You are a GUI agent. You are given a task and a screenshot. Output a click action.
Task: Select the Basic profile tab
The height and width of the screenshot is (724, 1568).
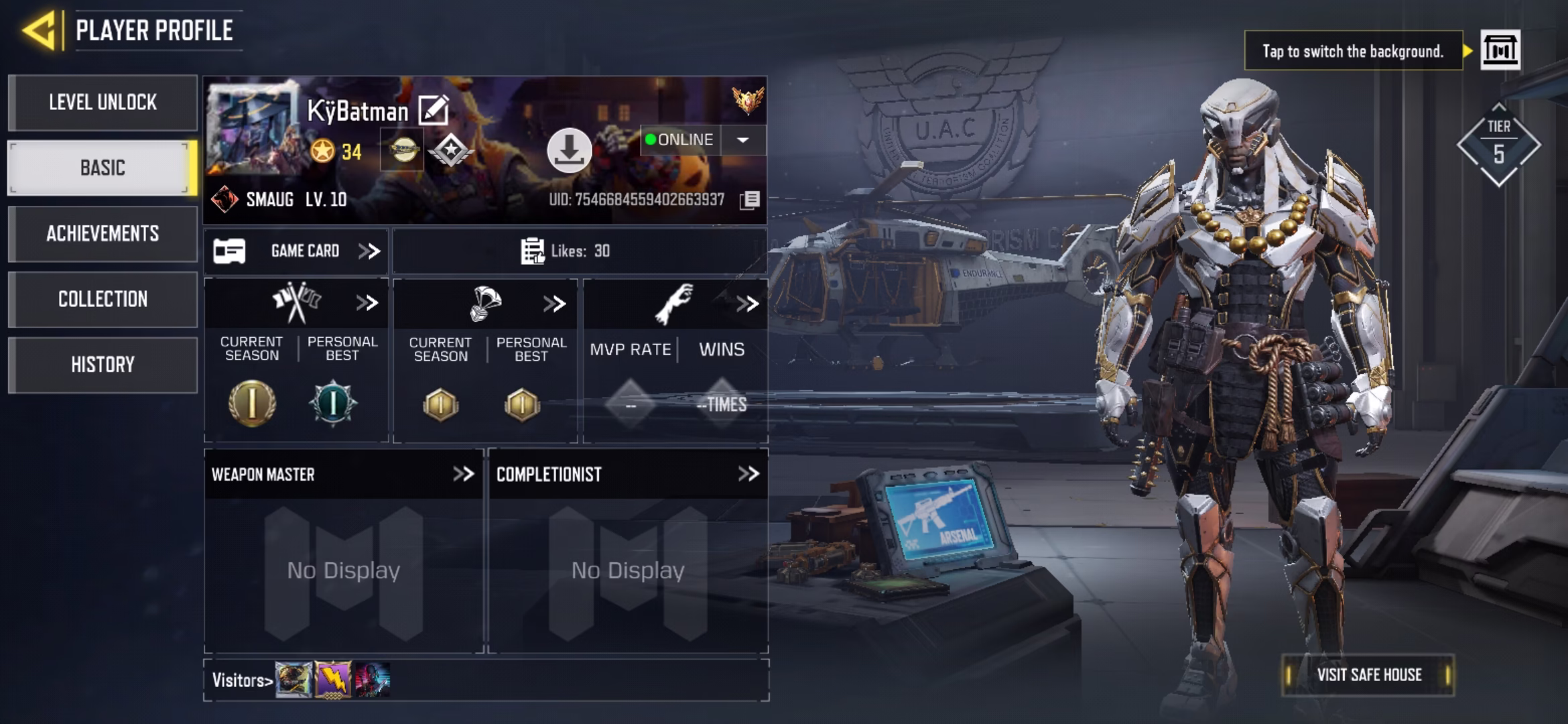[103, 168]
